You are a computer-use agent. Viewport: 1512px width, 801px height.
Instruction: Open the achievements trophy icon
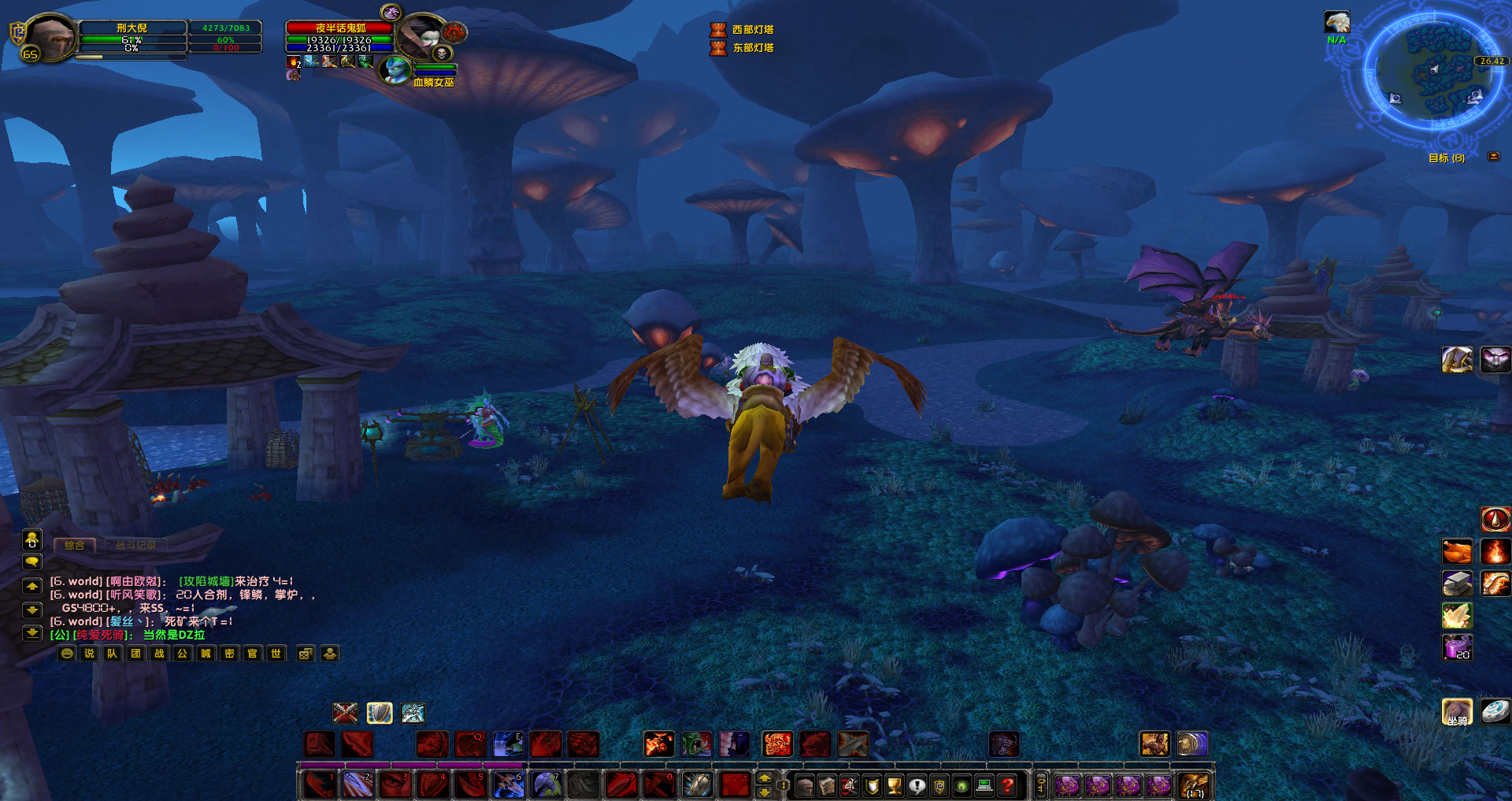(x=893, y=785)
